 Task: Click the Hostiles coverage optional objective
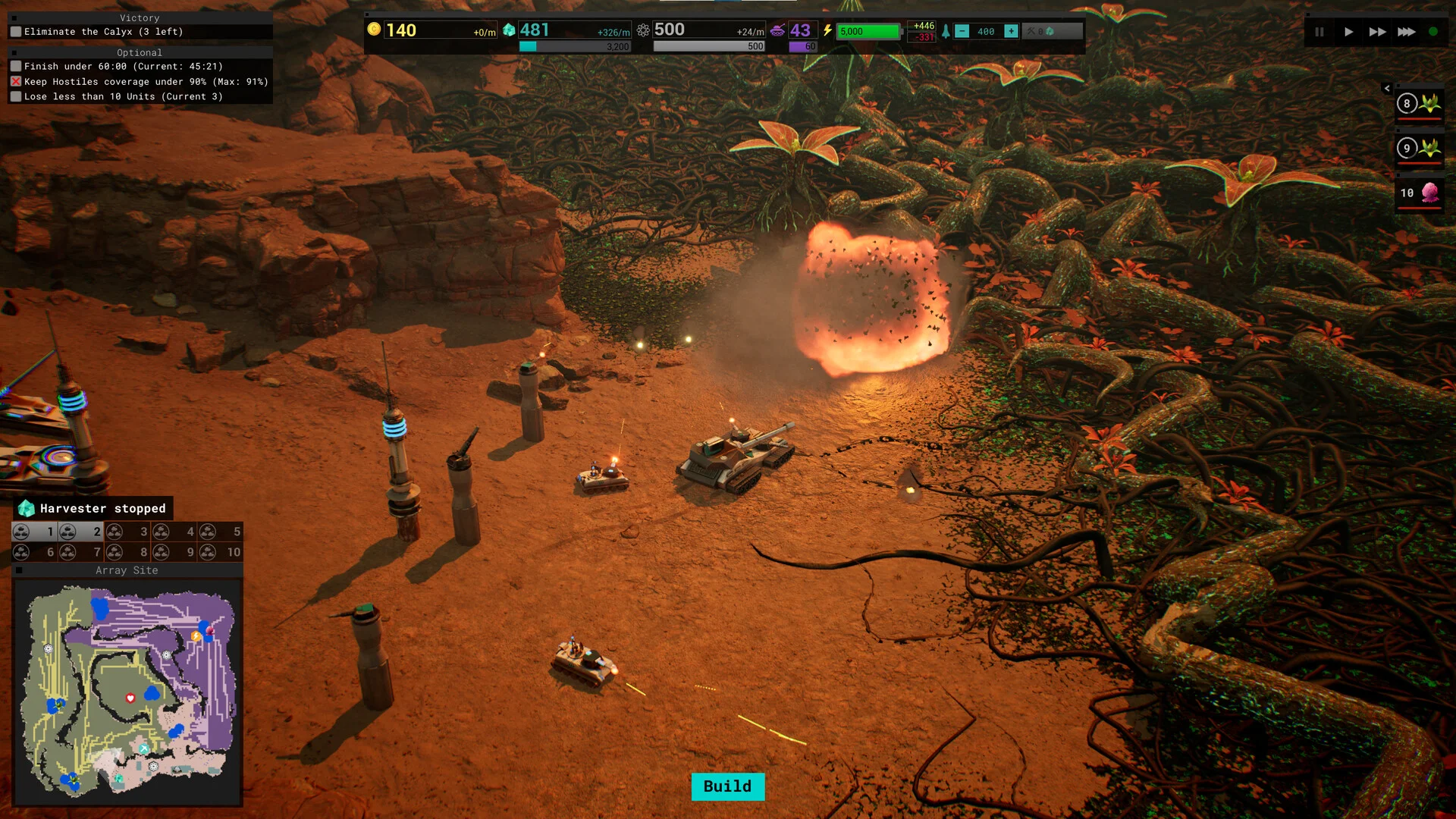point(146,82)
